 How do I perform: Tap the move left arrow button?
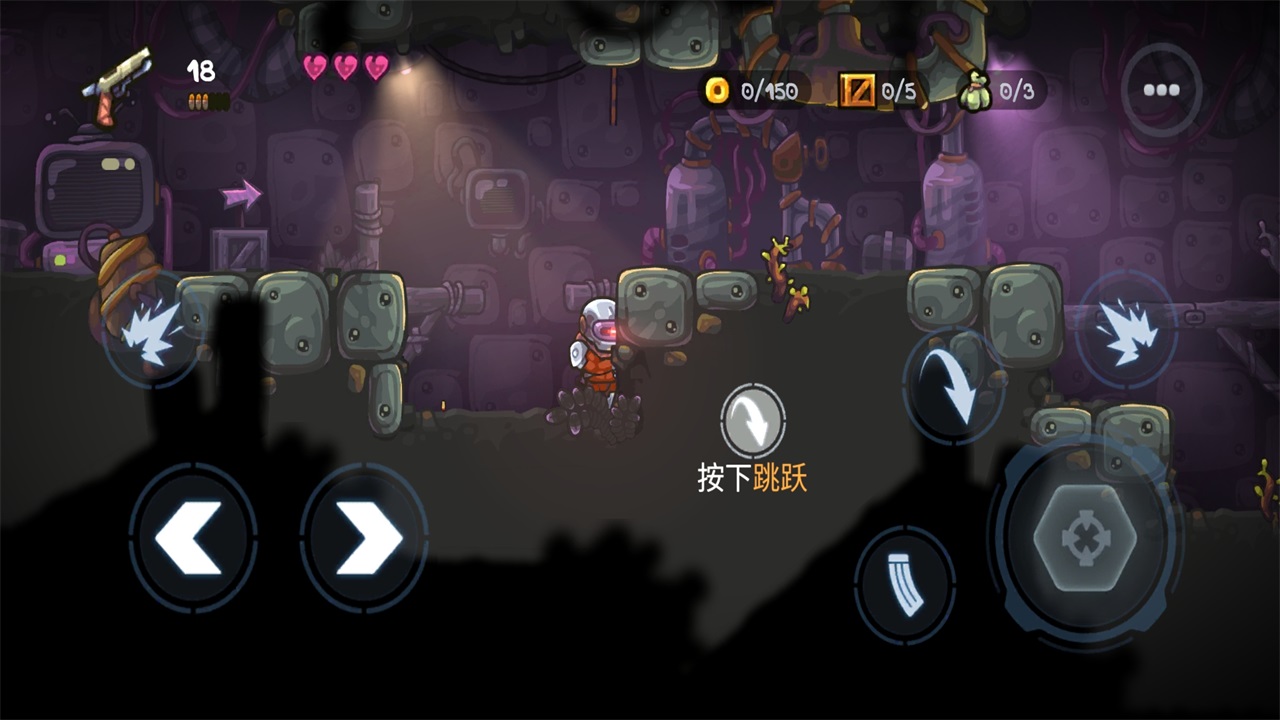tap(192, 538)
